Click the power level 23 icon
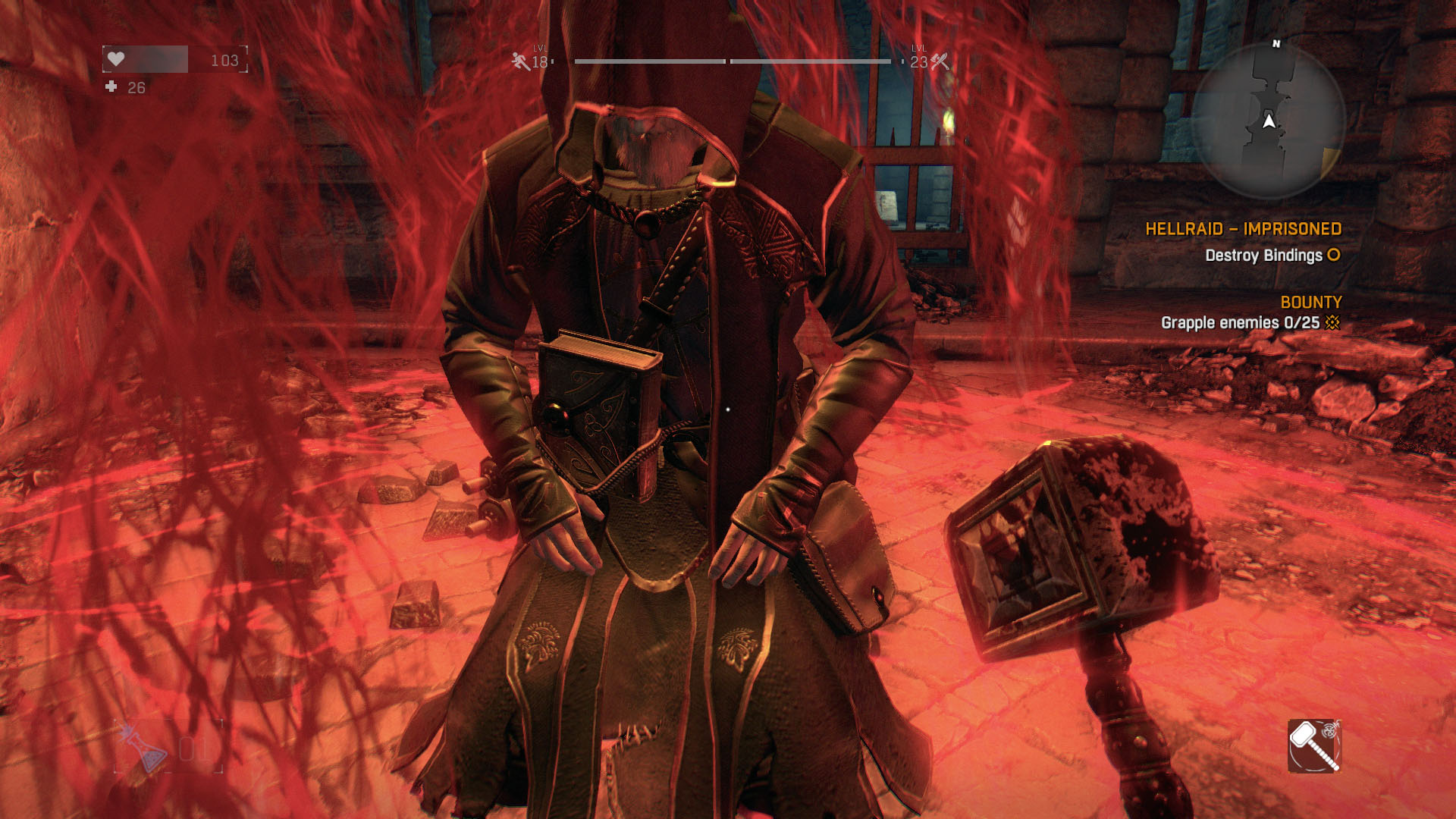The image size is (1456, 819). [940, 61]
